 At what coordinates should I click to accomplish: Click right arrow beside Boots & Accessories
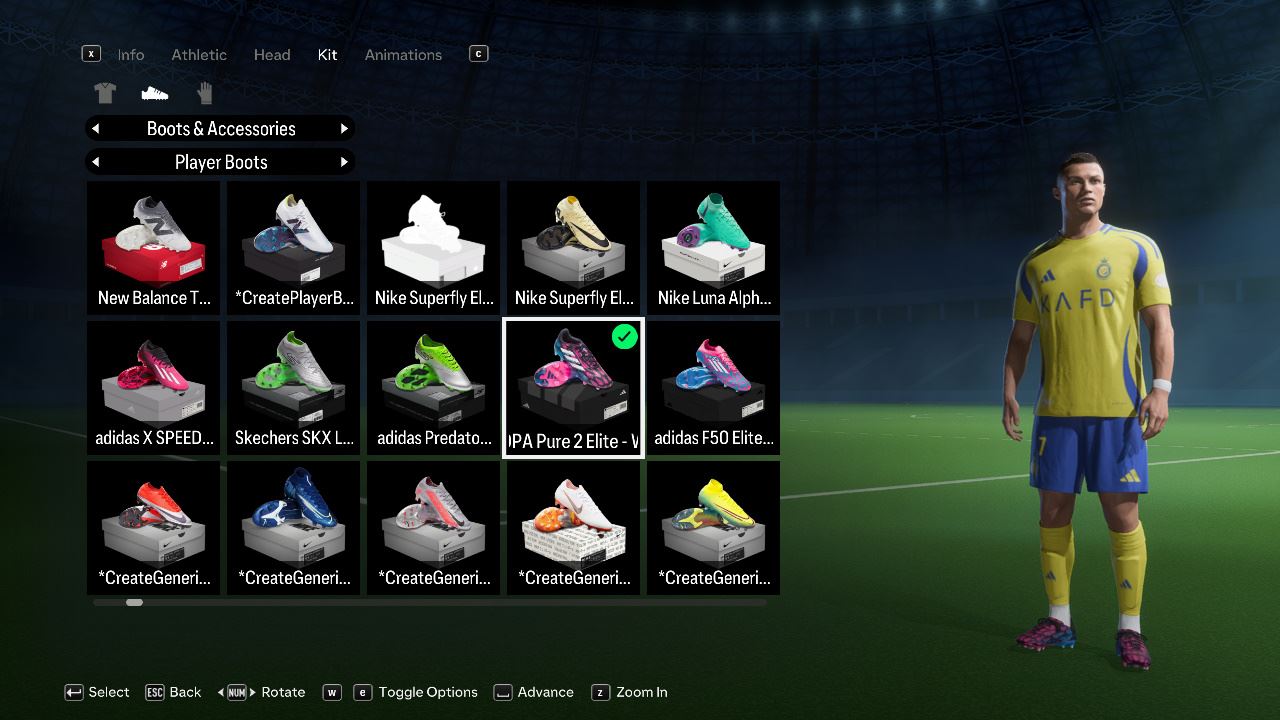[344, 129]
